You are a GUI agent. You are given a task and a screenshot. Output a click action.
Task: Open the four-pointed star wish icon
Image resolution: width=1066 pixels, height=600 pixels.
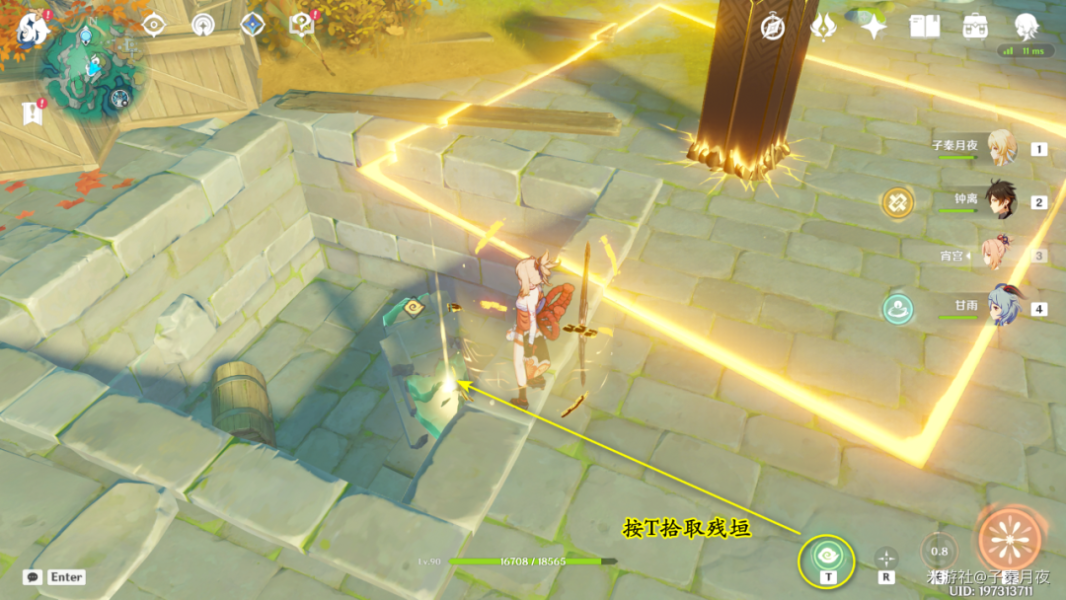(x=875, y=27)
